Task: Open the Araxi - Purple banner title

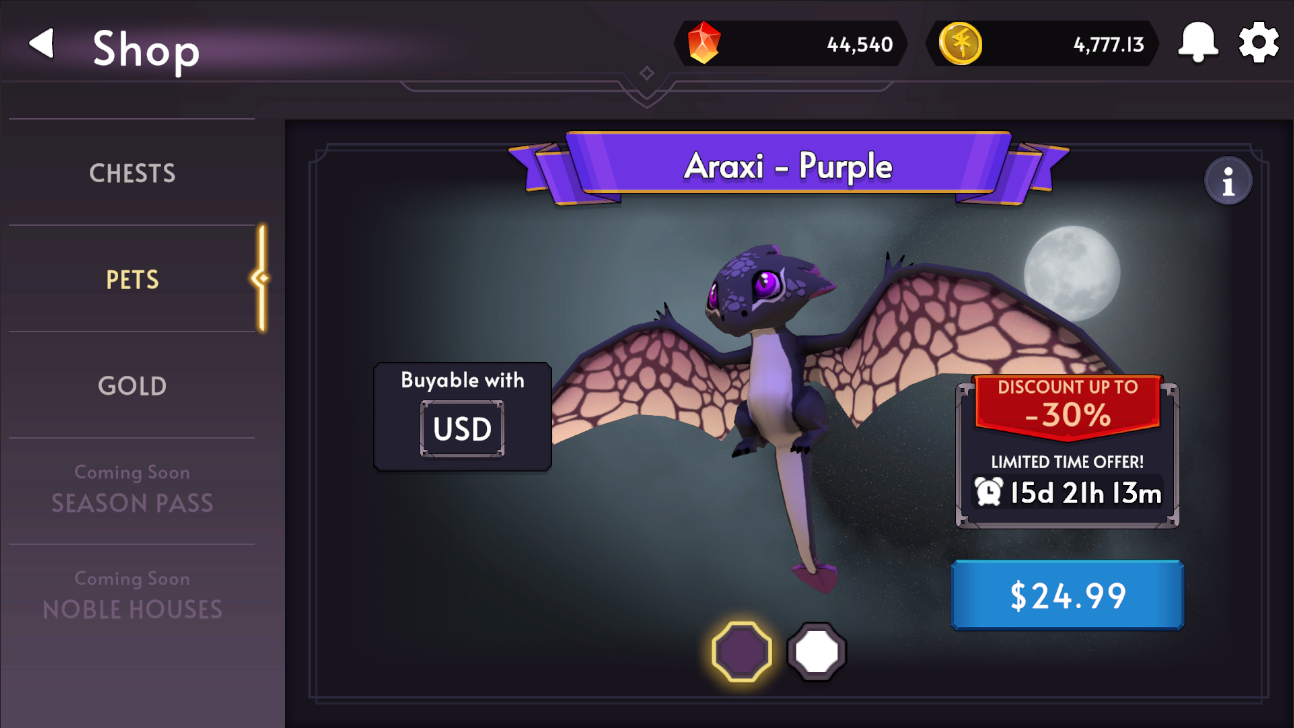Action: (x=790, y=167)
